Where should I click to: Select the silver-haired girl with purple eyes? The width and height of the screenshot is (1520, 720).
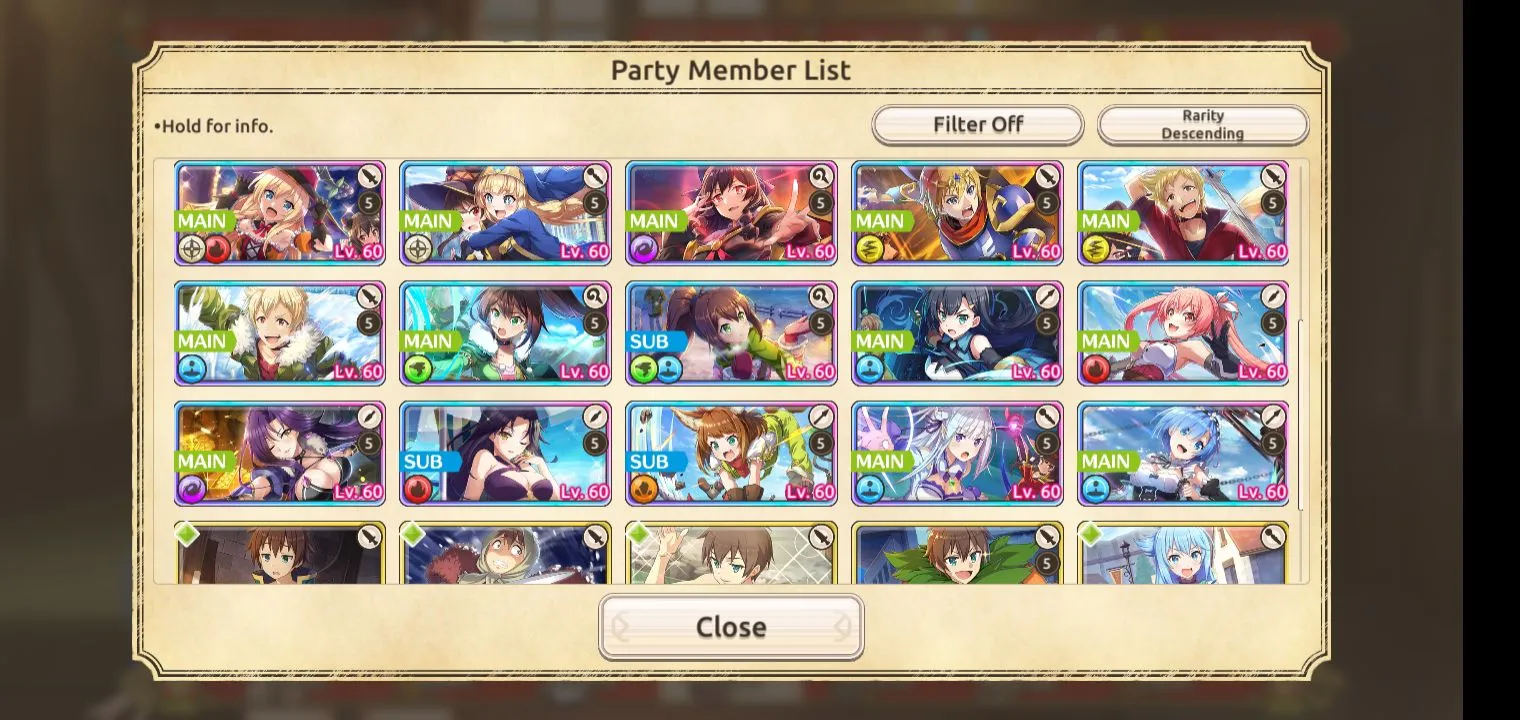pyautogui.click(x=957, y=454)
